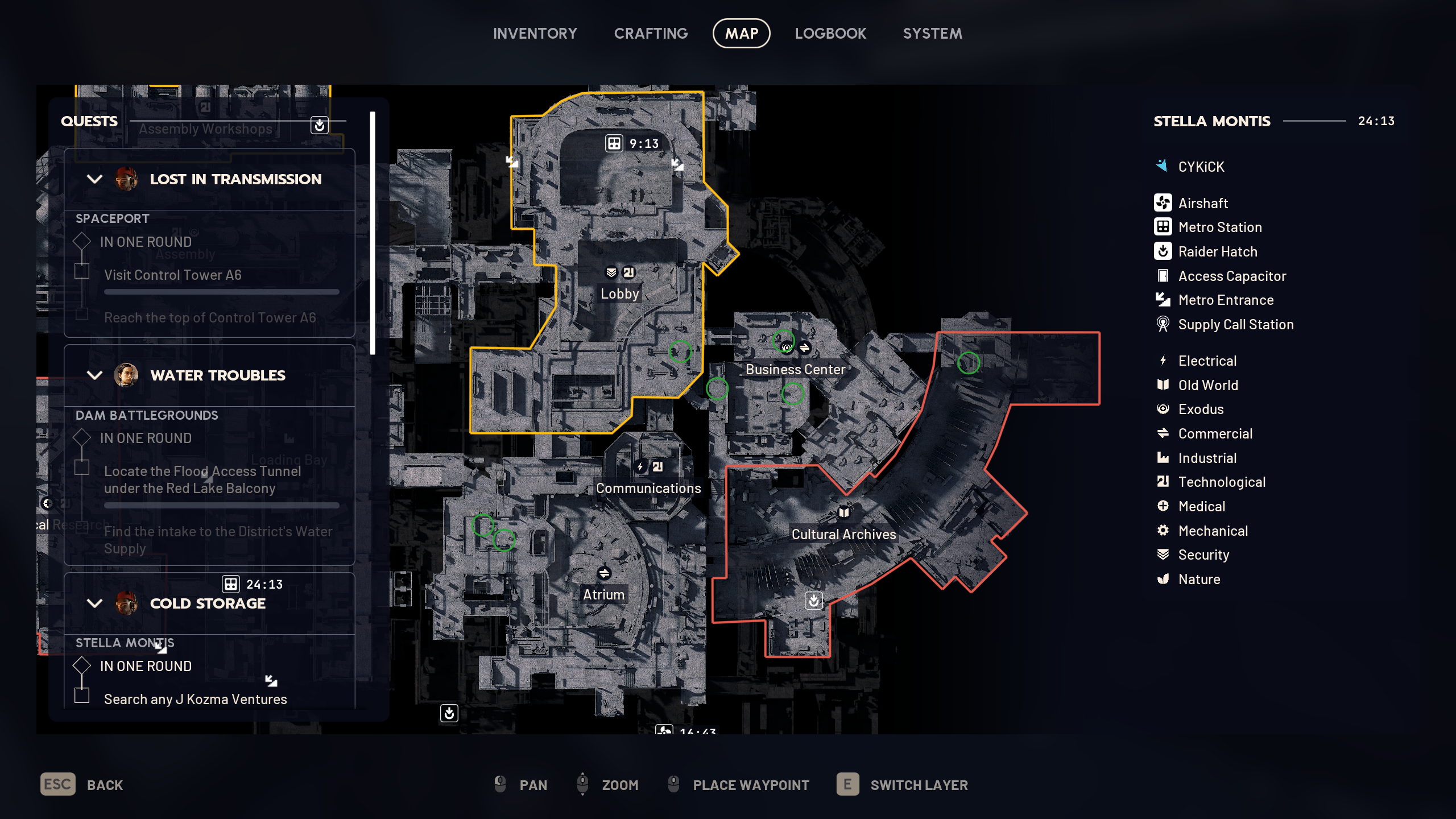
Task: Click the Lobby label on the map
Action: pos(619,294)
